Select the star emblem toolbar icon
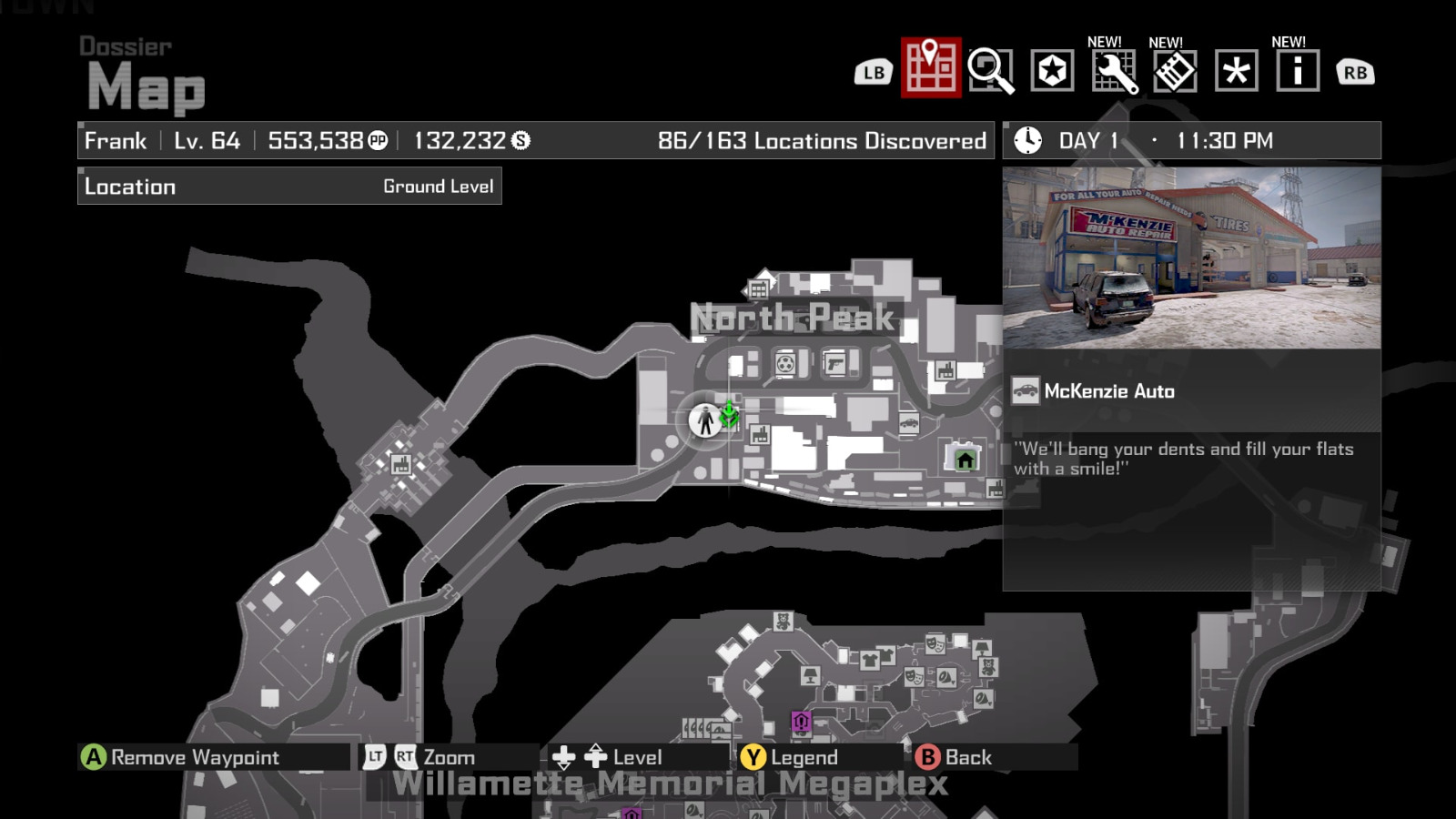 tap(1053, 69)
